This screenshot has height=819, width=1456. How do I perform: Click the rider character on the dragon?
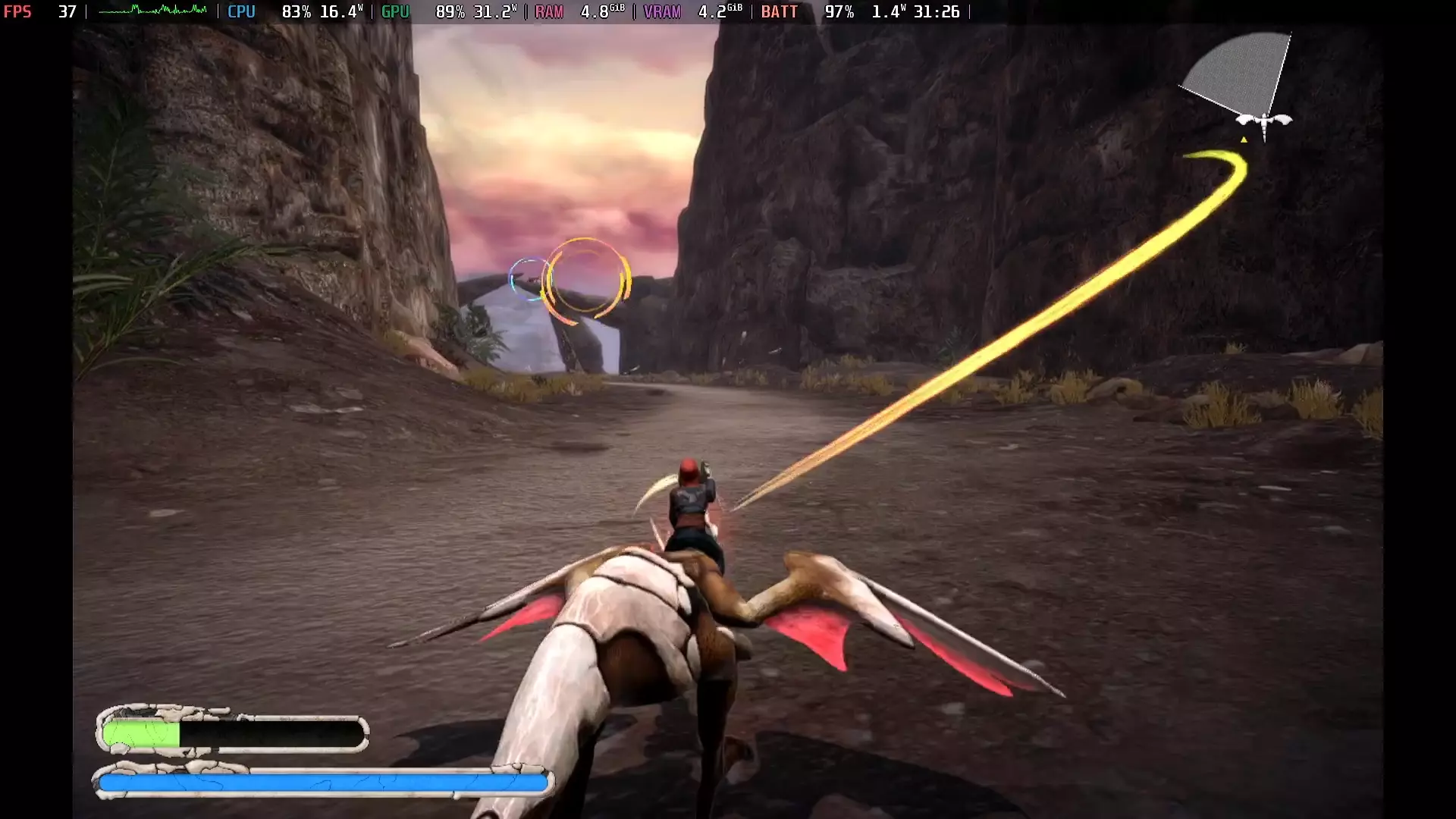click(x=689, y=500)
